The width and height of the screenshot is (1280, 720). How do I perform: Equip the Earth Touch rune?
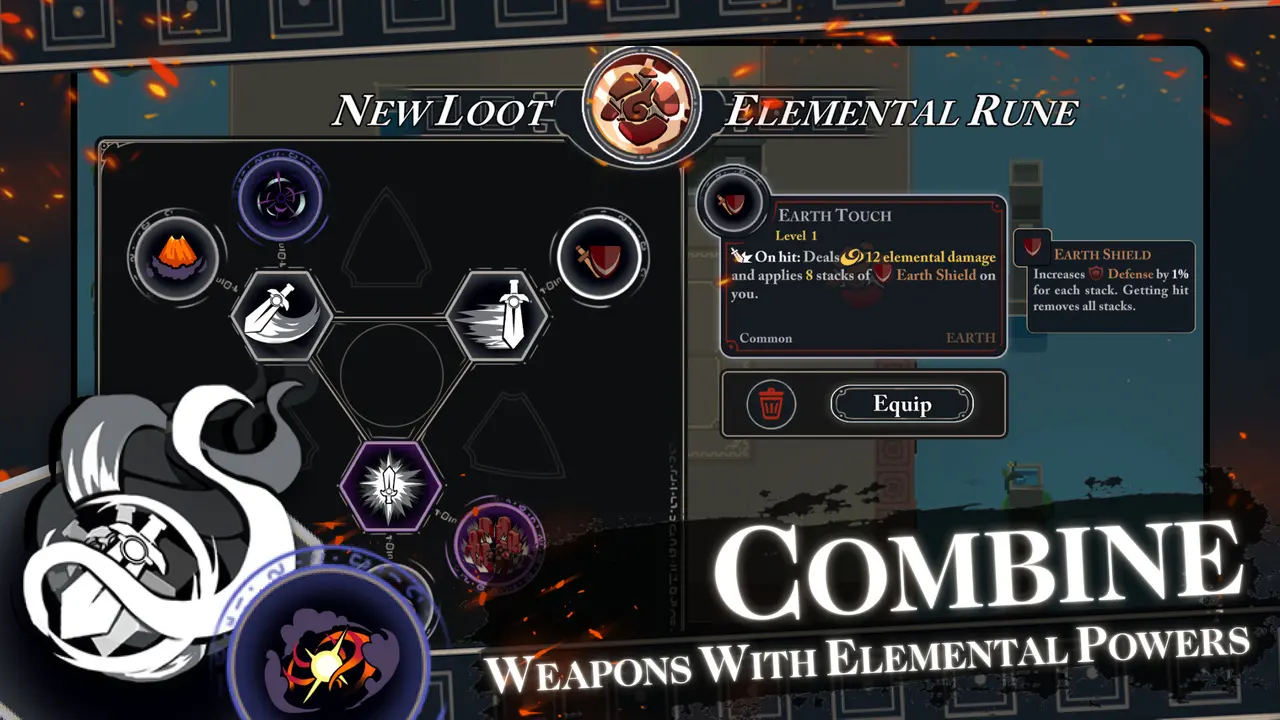coord(901,404)
